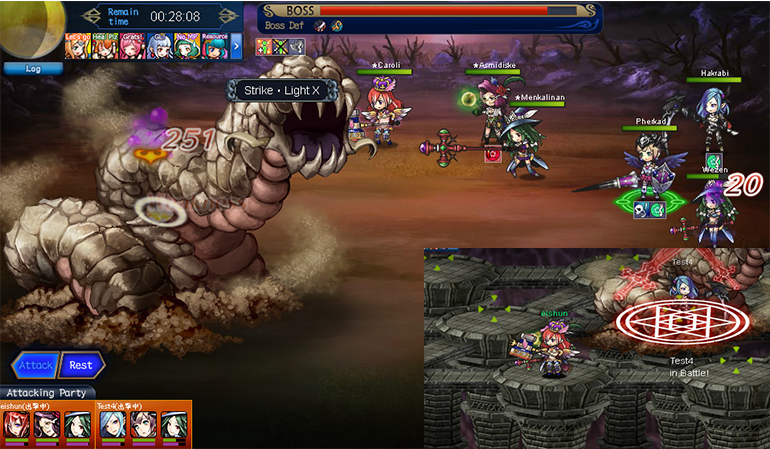Show more stamps with the blue arrow

237,45
